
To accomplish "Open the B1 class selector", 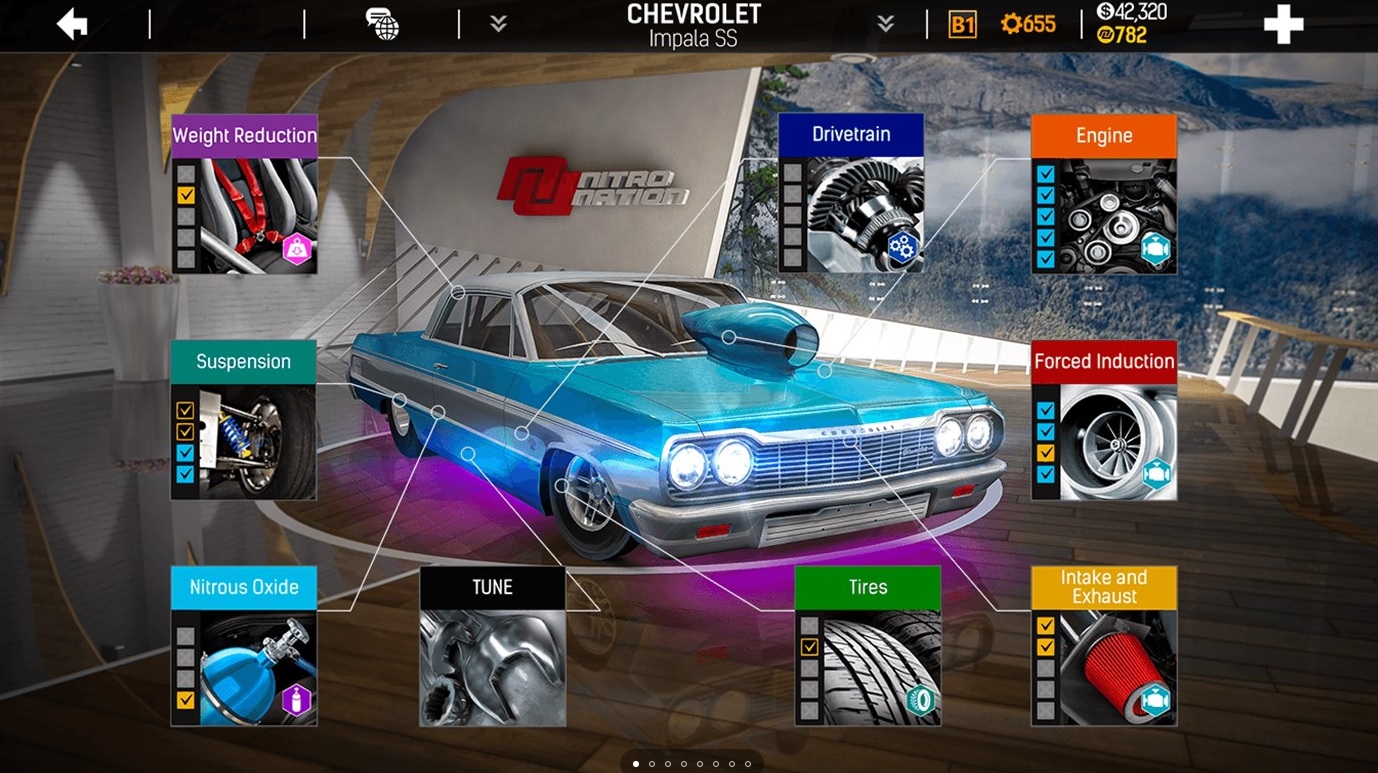I will pyautogui.click(x=962, y=23).
